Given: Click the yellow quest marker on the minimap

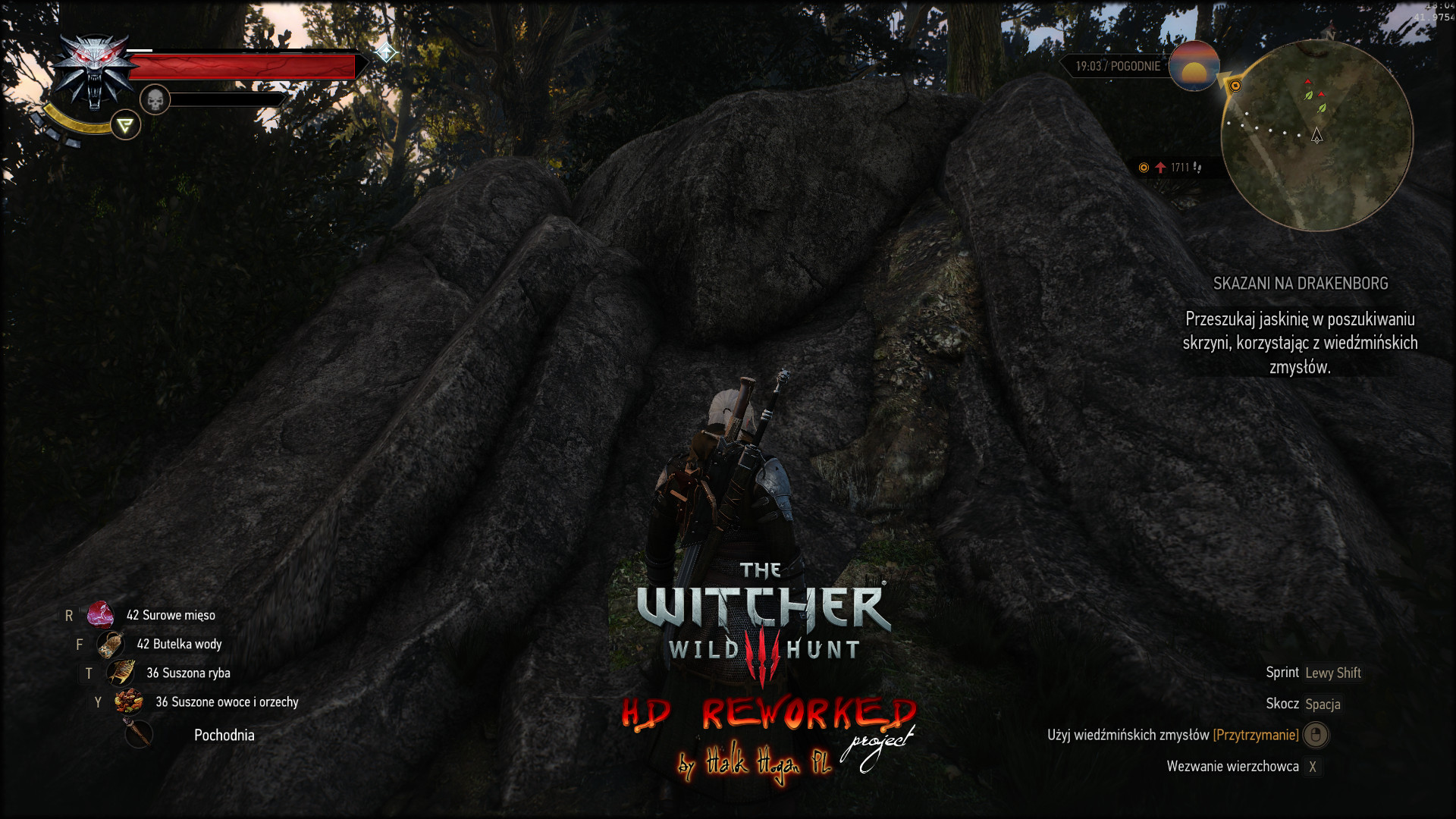Looking at the screenshot, I should (x=1235, y=86).
